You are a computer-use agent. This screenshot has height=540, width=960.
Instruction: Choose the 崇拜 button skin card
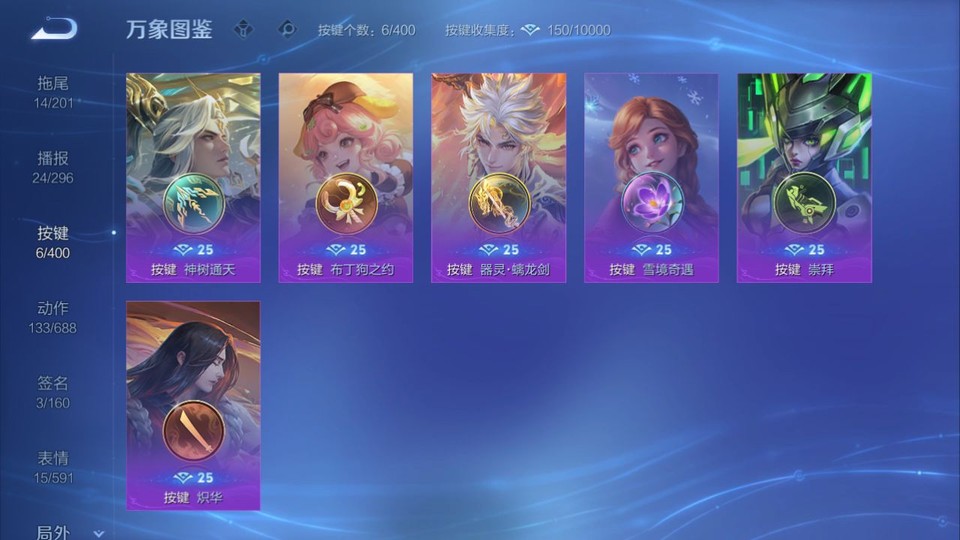(804, 177)
